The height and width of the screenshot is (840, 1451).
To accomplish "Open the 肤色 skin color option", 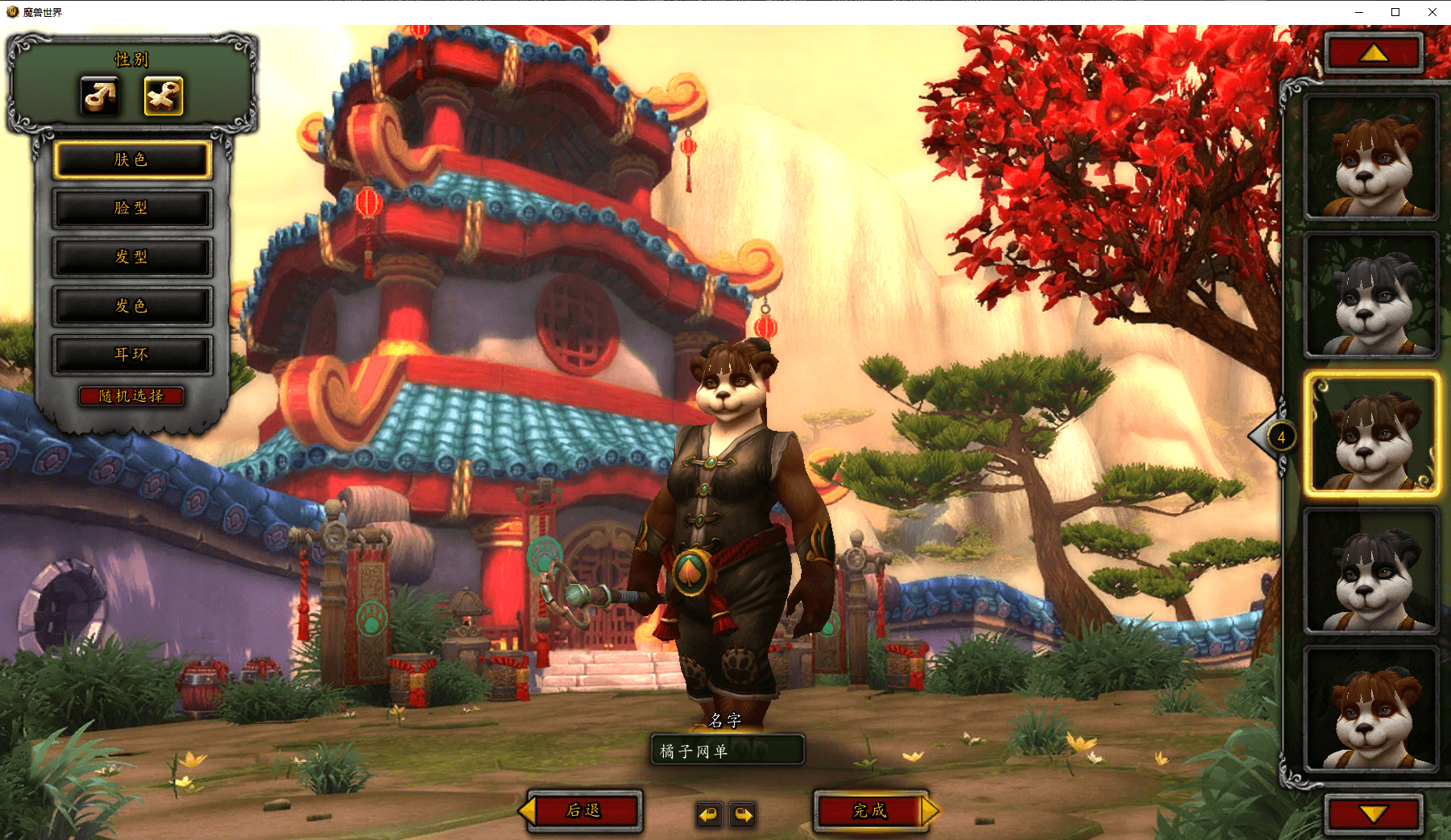I will [132, 160].
